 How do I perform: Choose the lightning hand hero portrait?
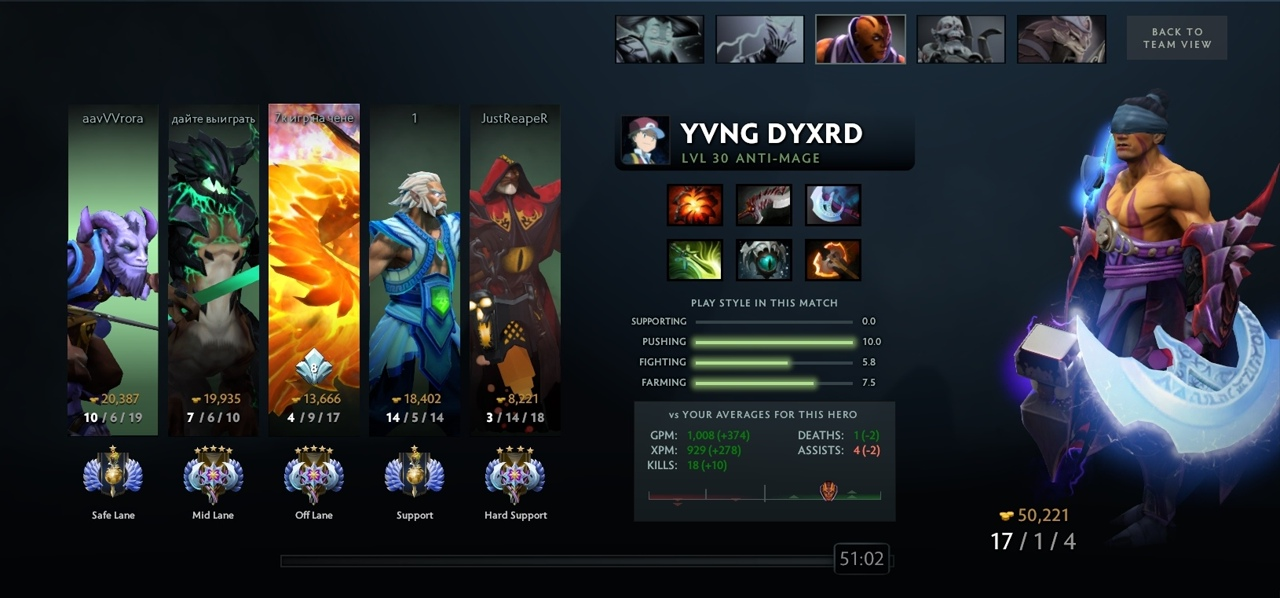click(760, 39)
